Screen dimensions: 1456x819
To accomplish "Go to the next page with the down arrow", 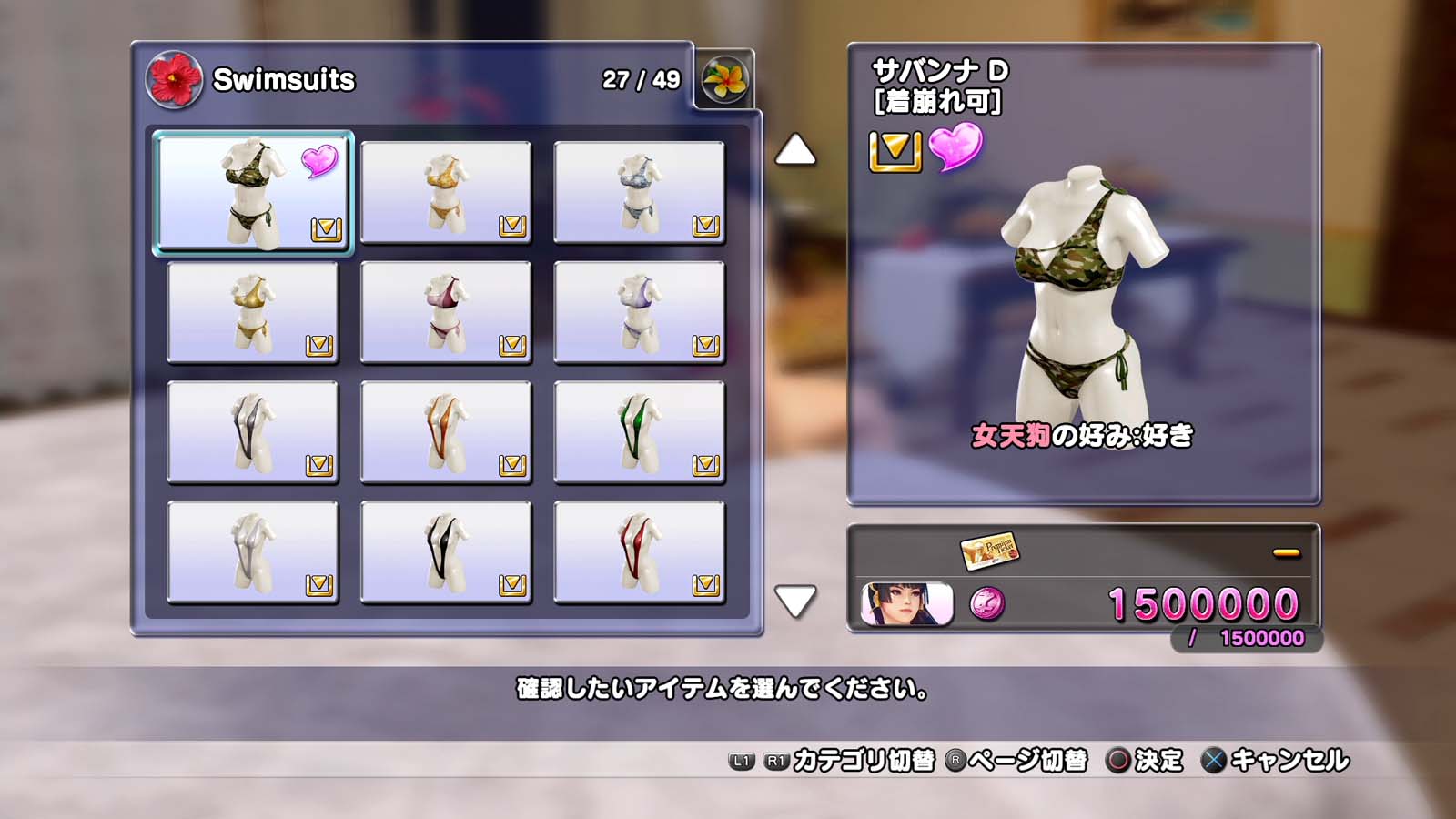I will click(795, 601).
